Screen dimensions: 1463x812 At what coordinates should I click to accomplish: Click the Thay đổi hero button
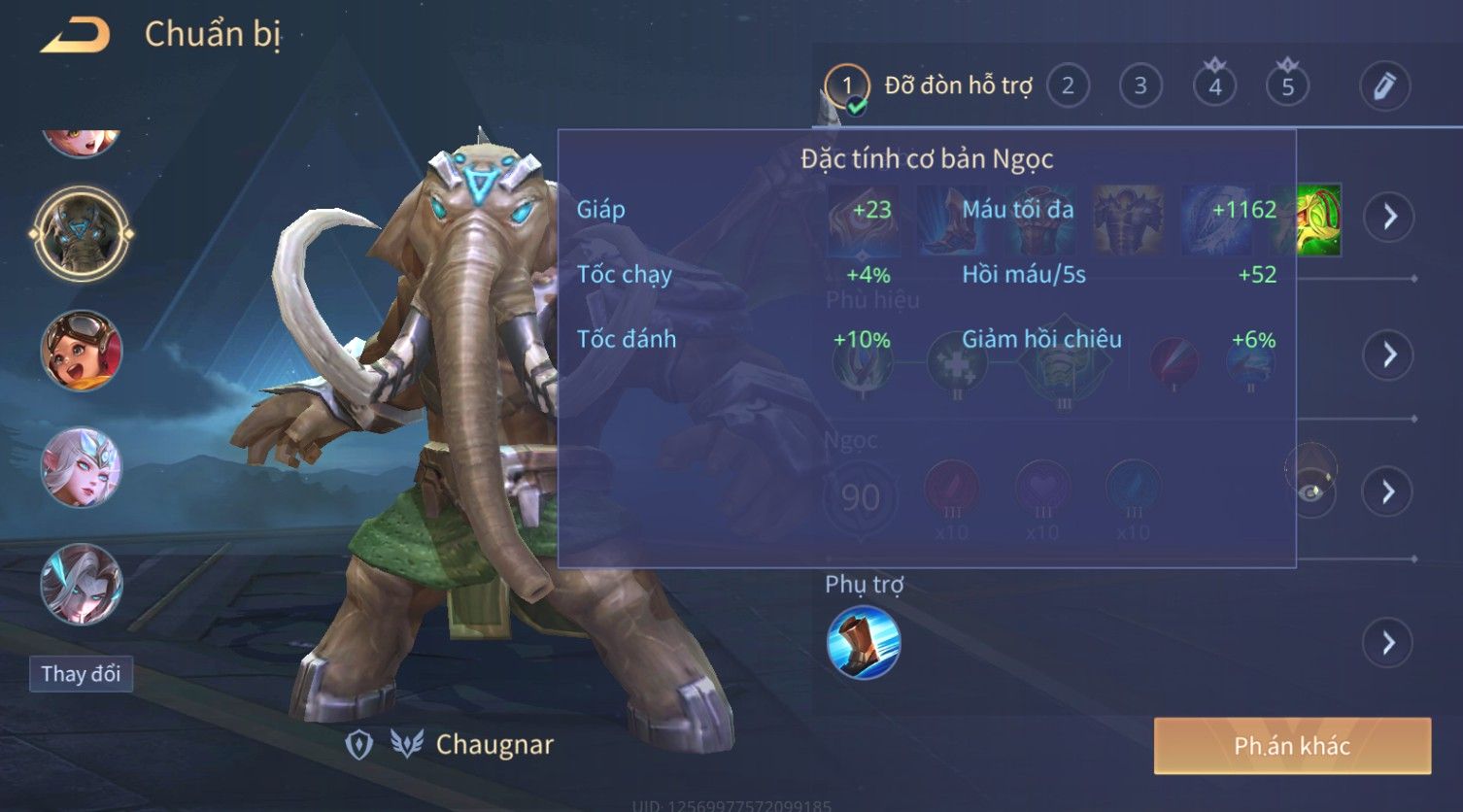point(81,674)
